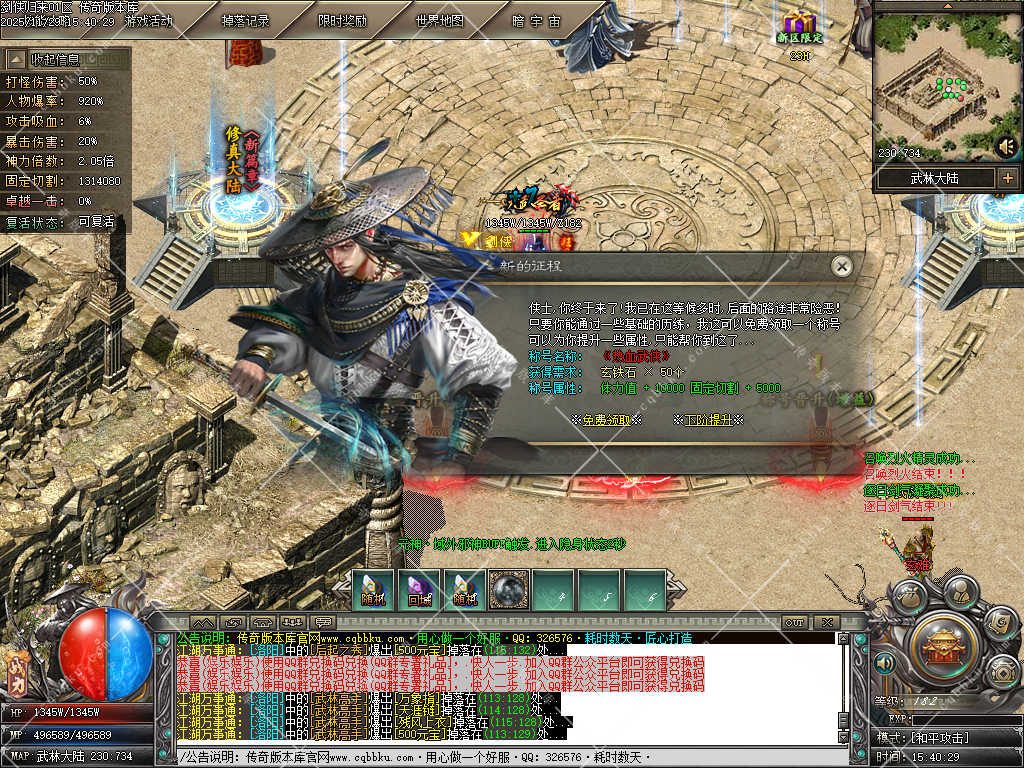Toggle the minimap speaker sound button
Viewport: 1024px width, 768px height.
coord(1006,147)
